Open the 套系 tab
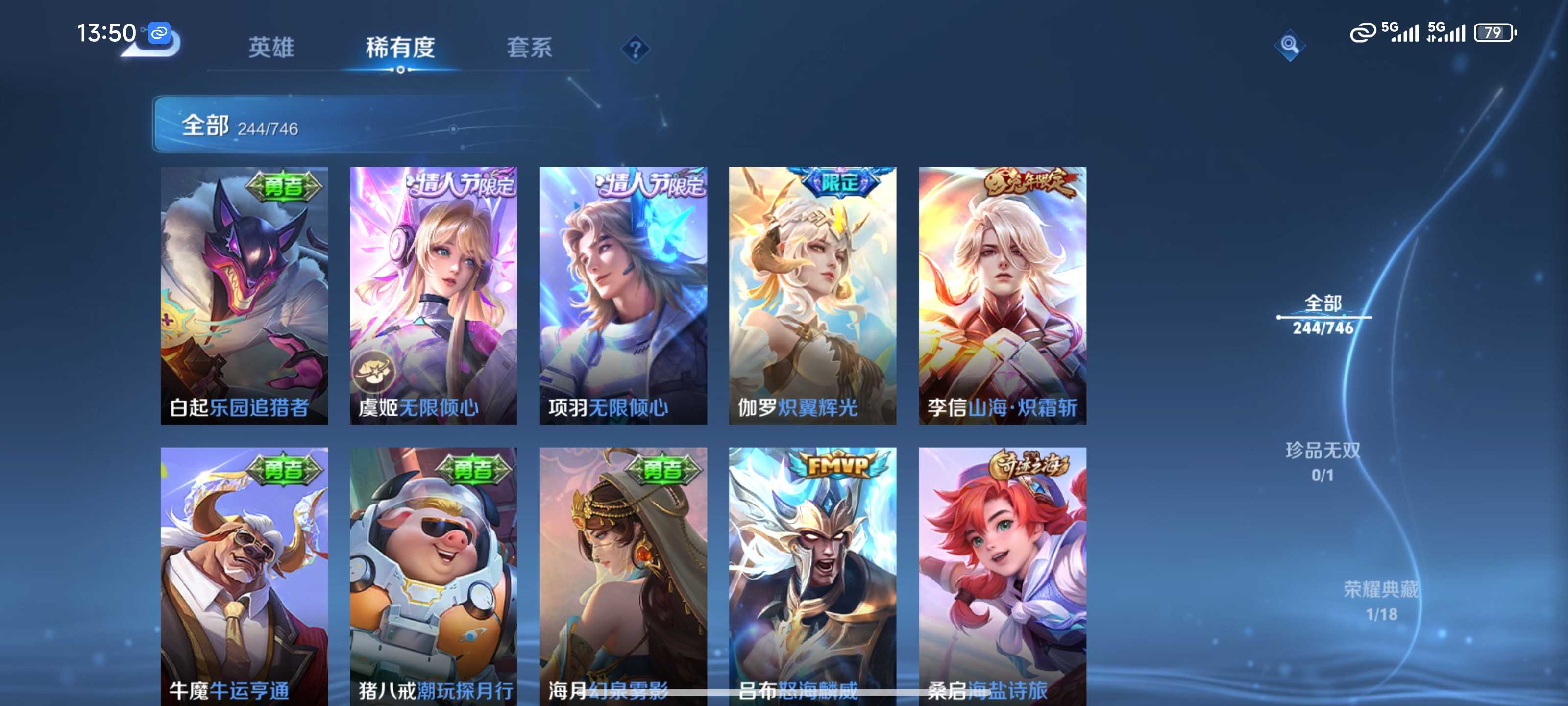Screen dimensions: 1568x706 click(x=529, y=48)
